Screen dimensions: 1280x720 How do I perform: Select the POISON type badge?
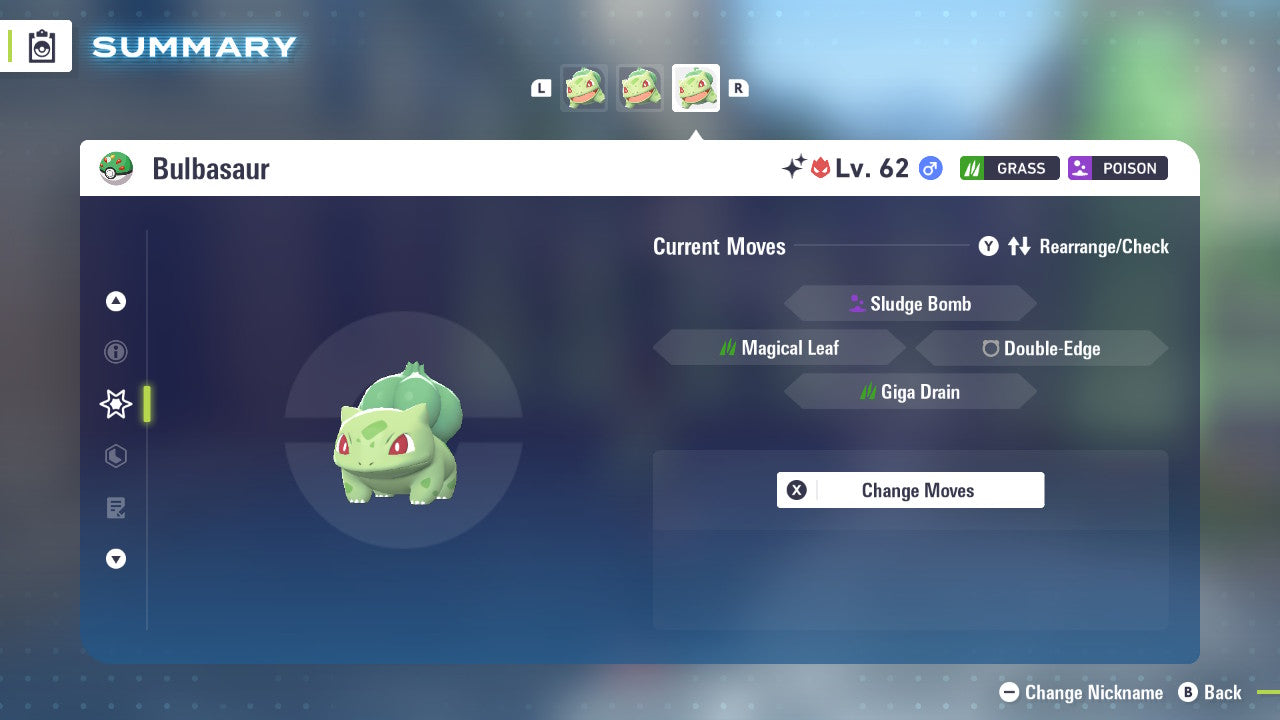(1117, 168)
